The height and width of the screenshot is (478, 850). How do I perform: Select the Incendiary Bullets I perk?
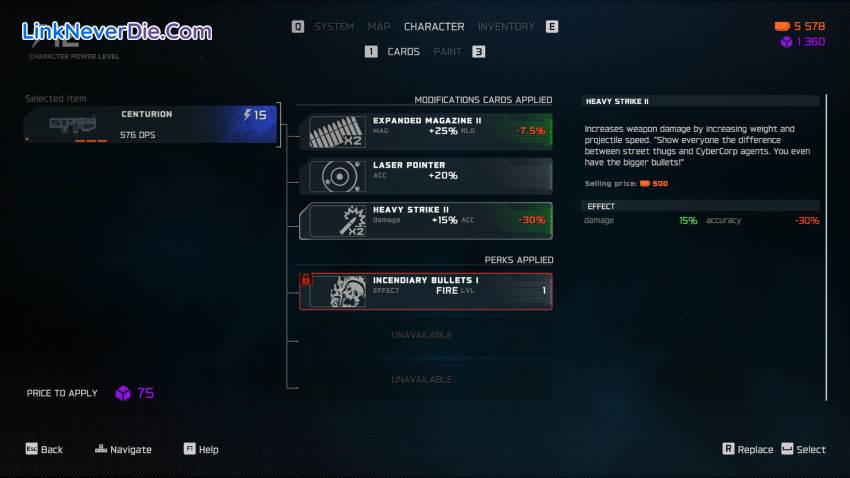pos(427,290)
